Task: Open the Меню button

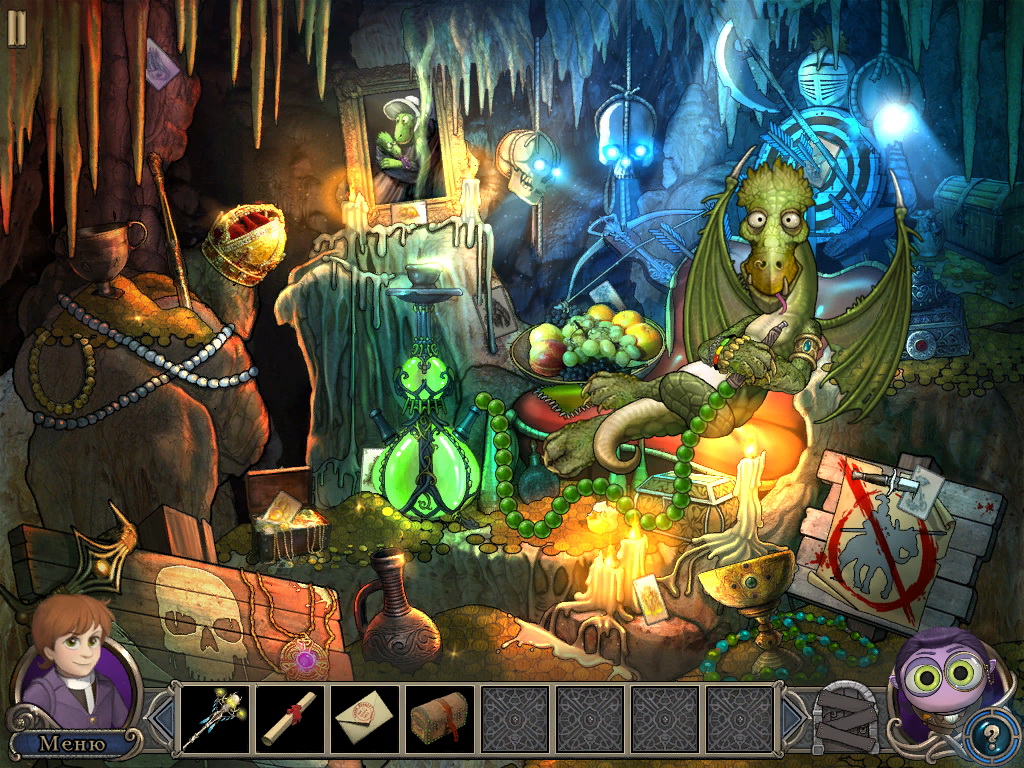Action: tap(72, 744)
